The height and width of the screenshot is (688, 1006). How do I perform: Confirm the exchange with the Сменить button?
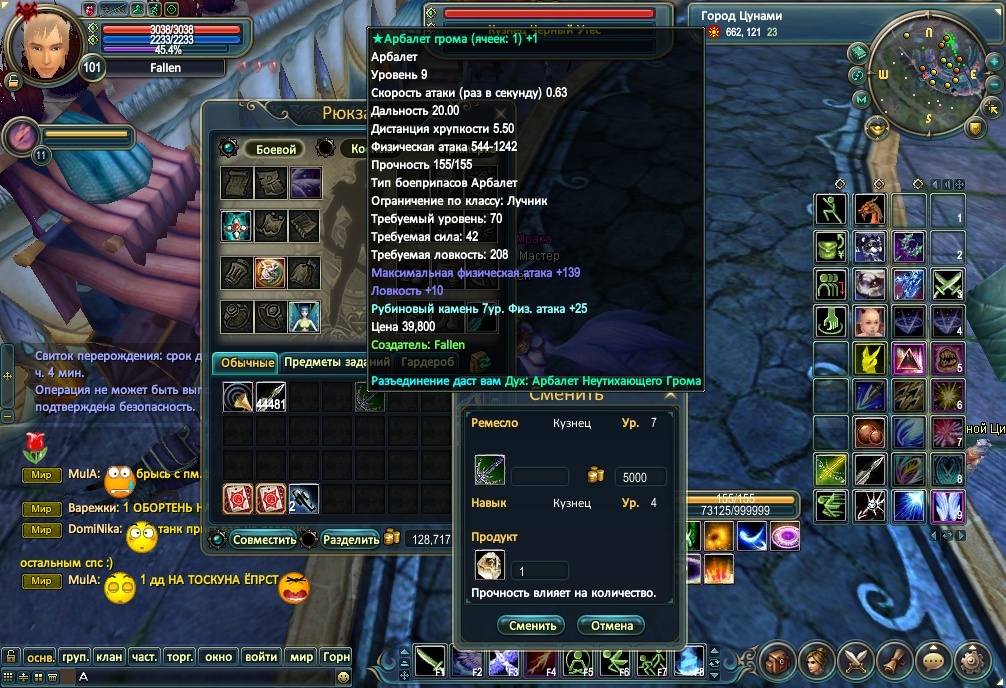point(532,626)
